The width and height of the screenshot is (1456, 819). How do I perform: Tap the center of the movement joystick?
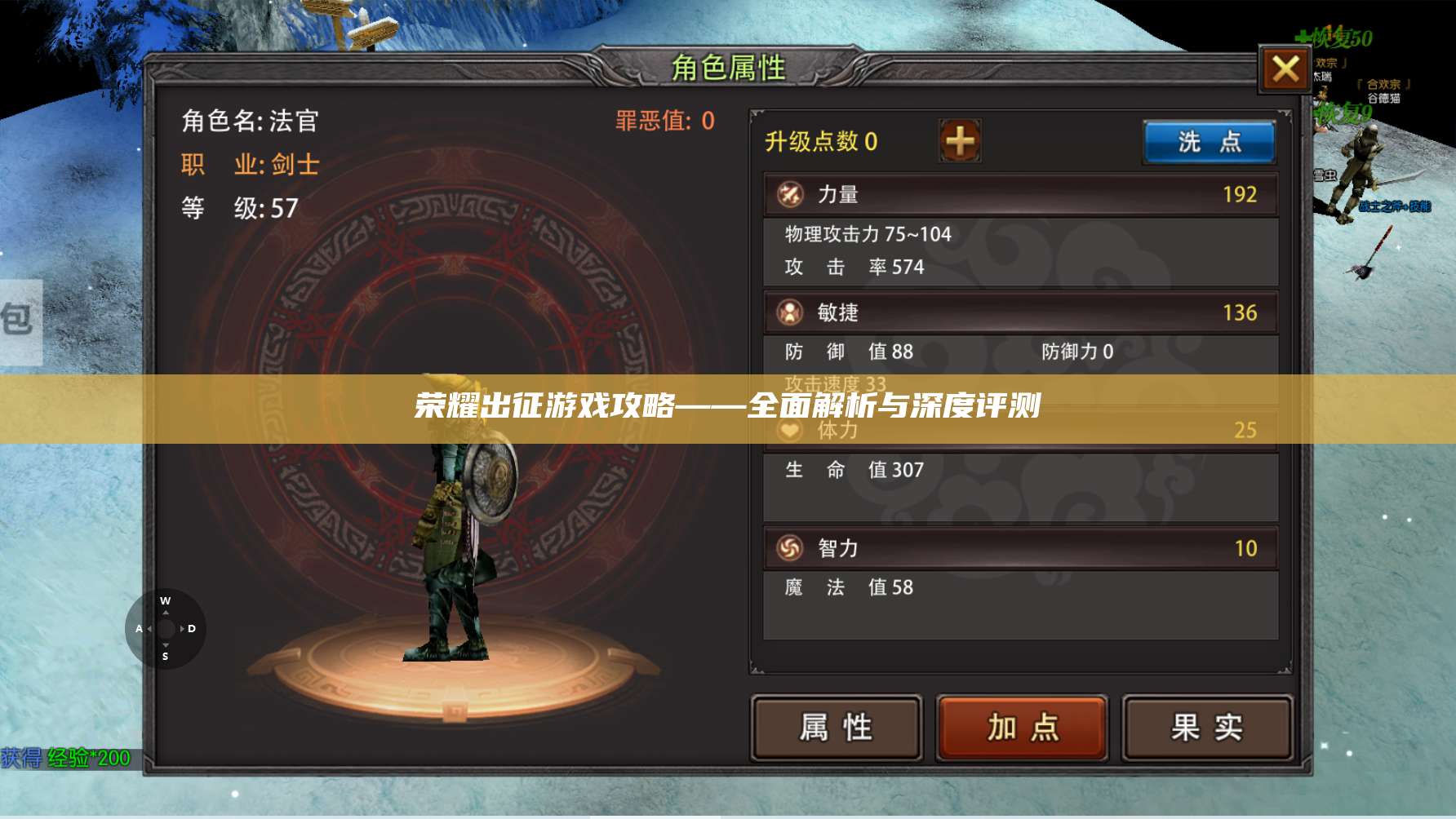(x=166, y=629)
